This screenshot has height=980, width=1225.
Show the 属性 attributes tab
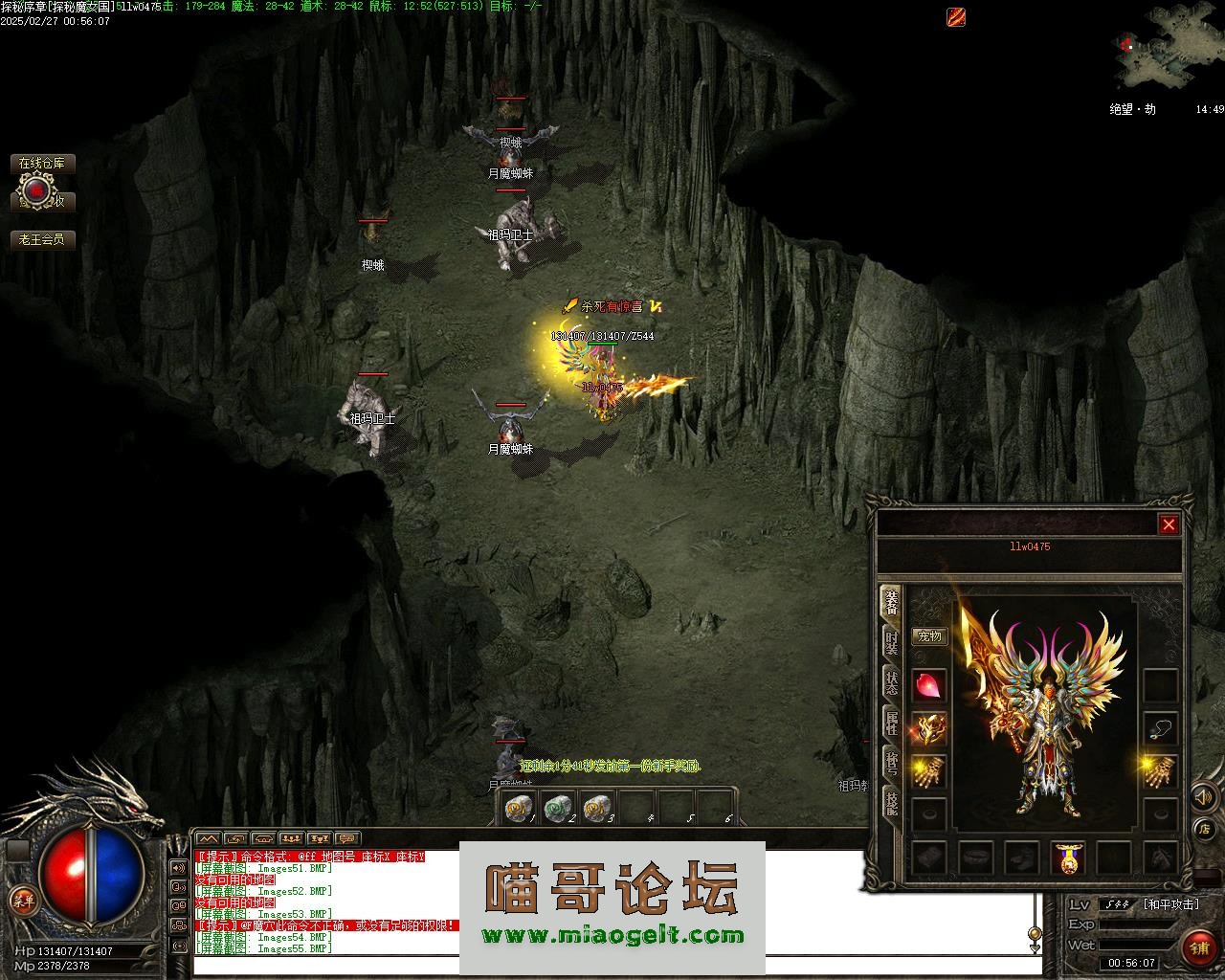891,724
